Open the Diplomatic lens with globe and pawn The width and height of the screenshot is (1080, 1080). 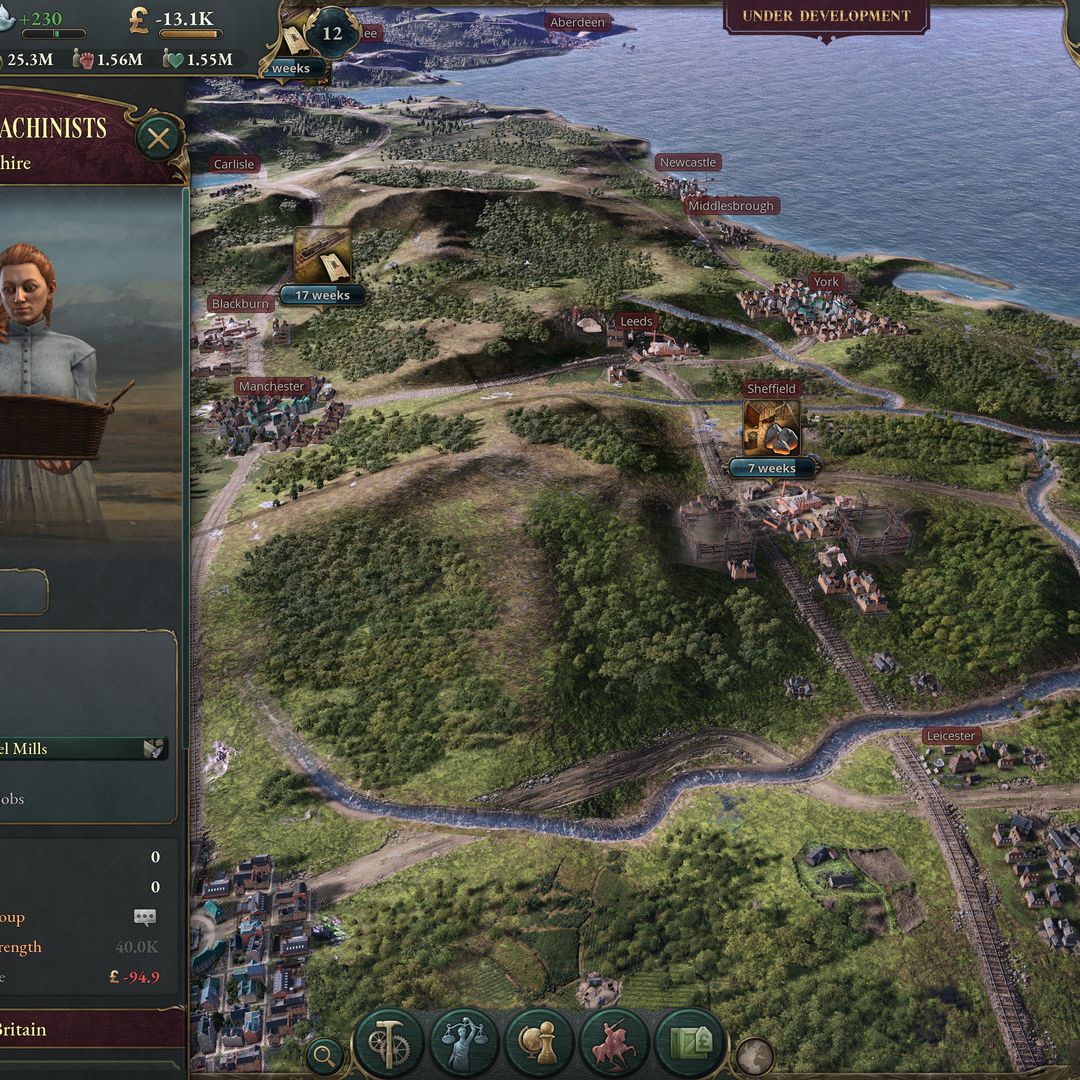point(539,1043)
